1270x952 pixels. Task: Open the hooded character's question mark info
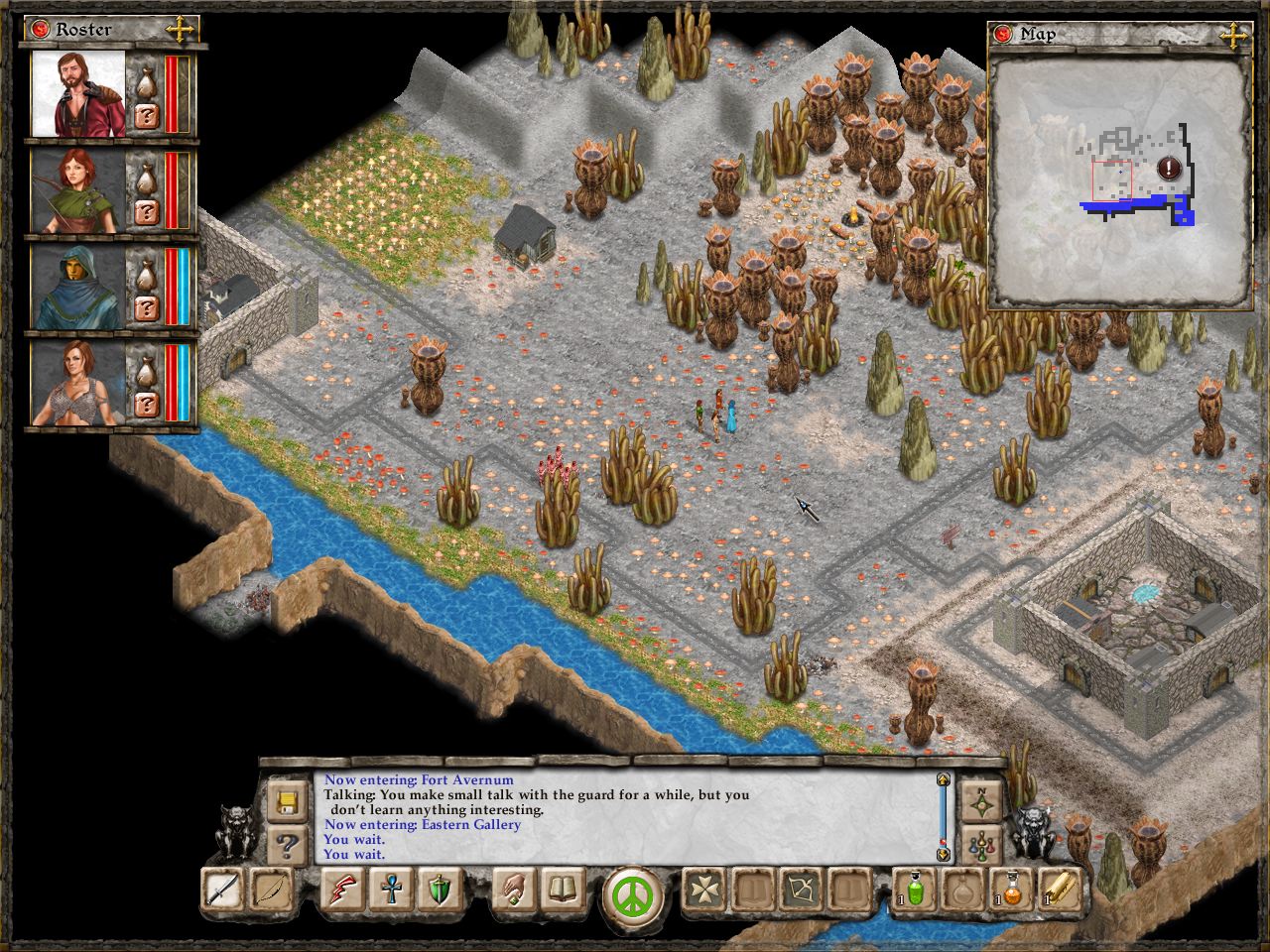click(146, 307)
